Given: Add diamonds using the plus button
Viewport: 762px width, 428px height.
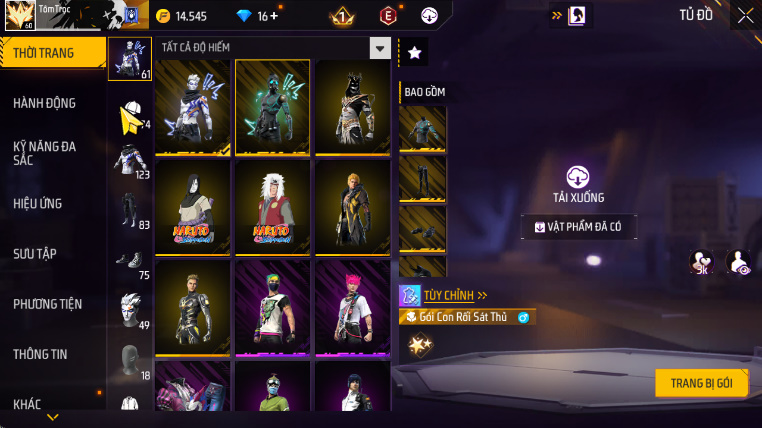Looking at the screenshot, I should point(275,16).
